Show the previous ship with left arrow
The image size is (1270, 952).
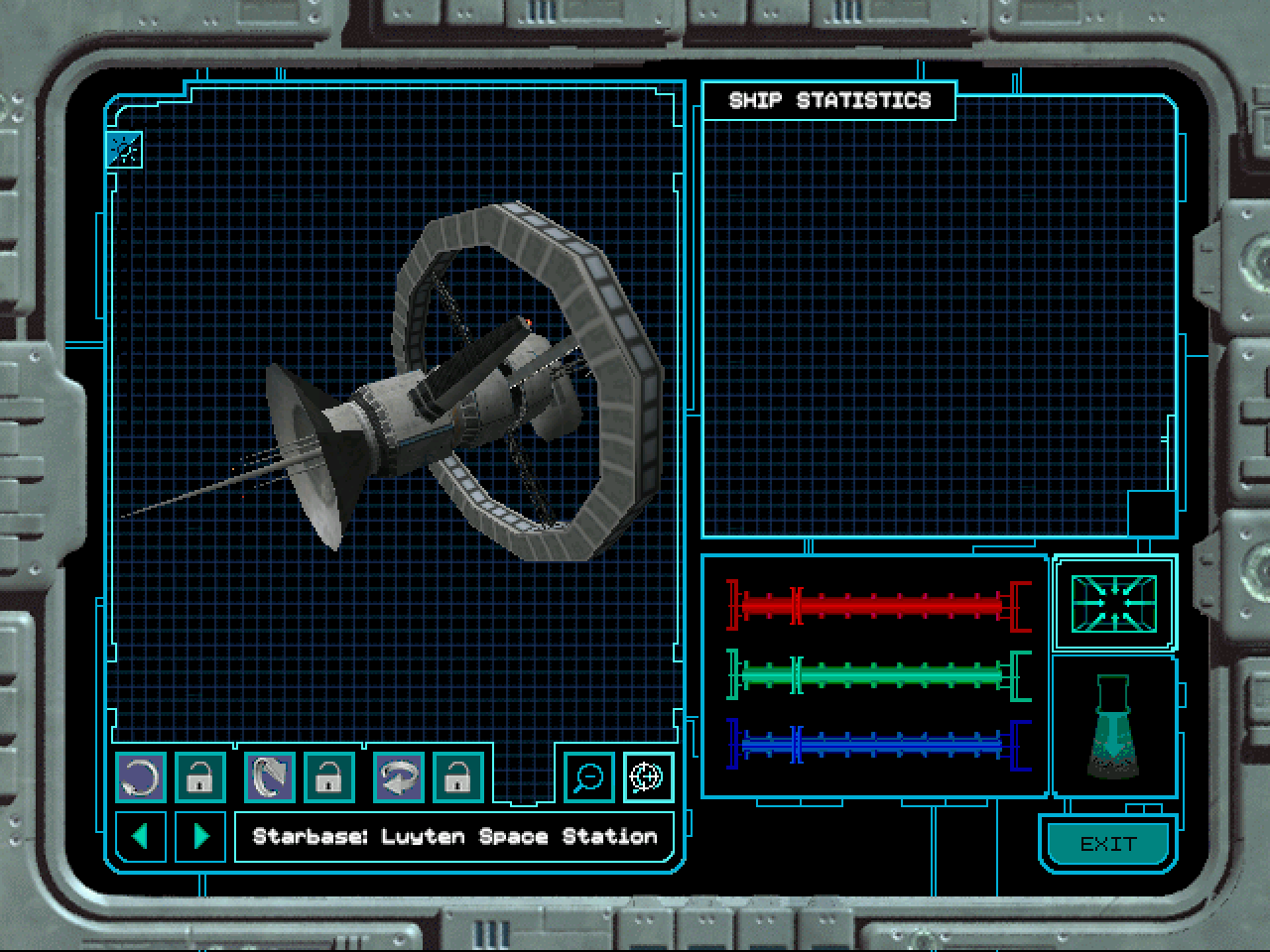coord(141,836)
